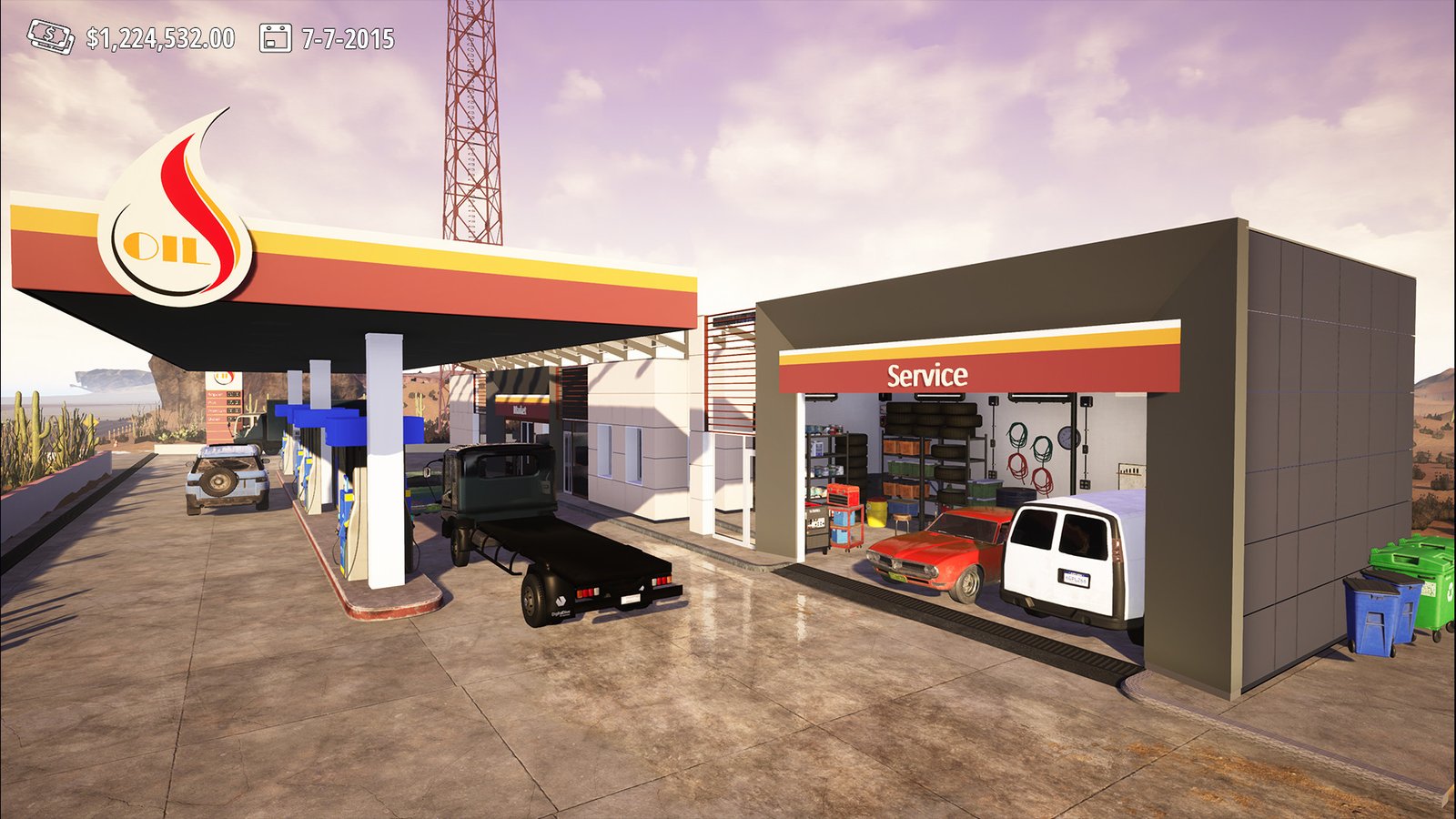Click the Service banner text
1456x819 pixels.
928,373
